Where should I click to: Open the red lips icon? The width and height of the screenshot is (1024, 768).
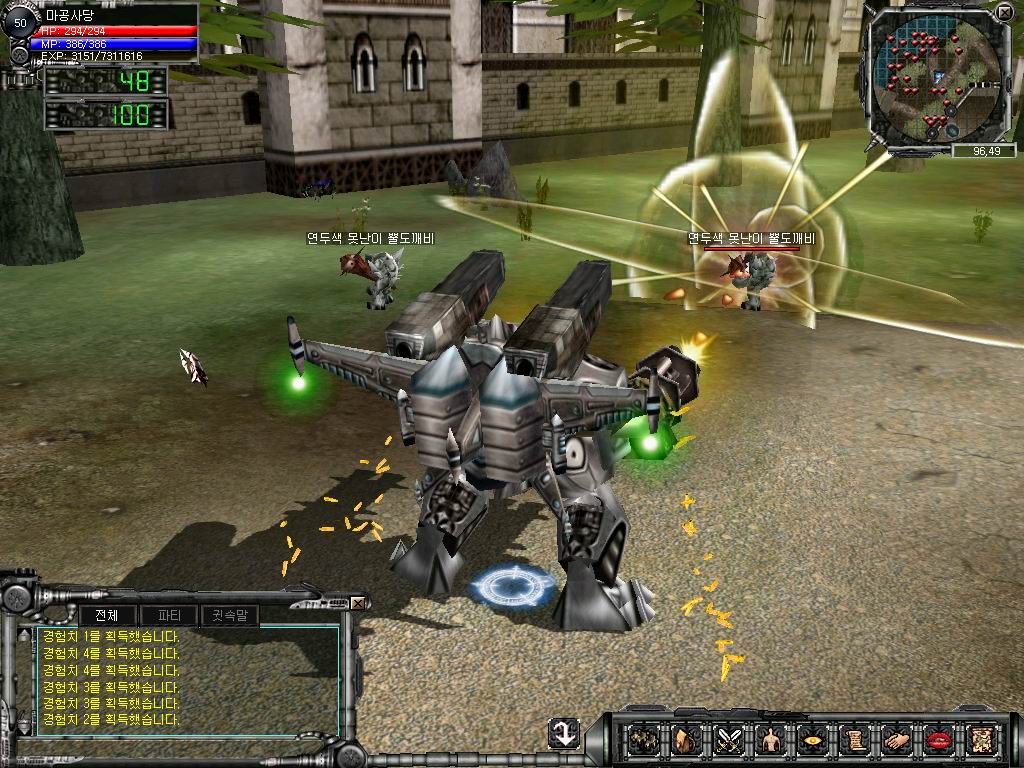(x=937, y=741)
